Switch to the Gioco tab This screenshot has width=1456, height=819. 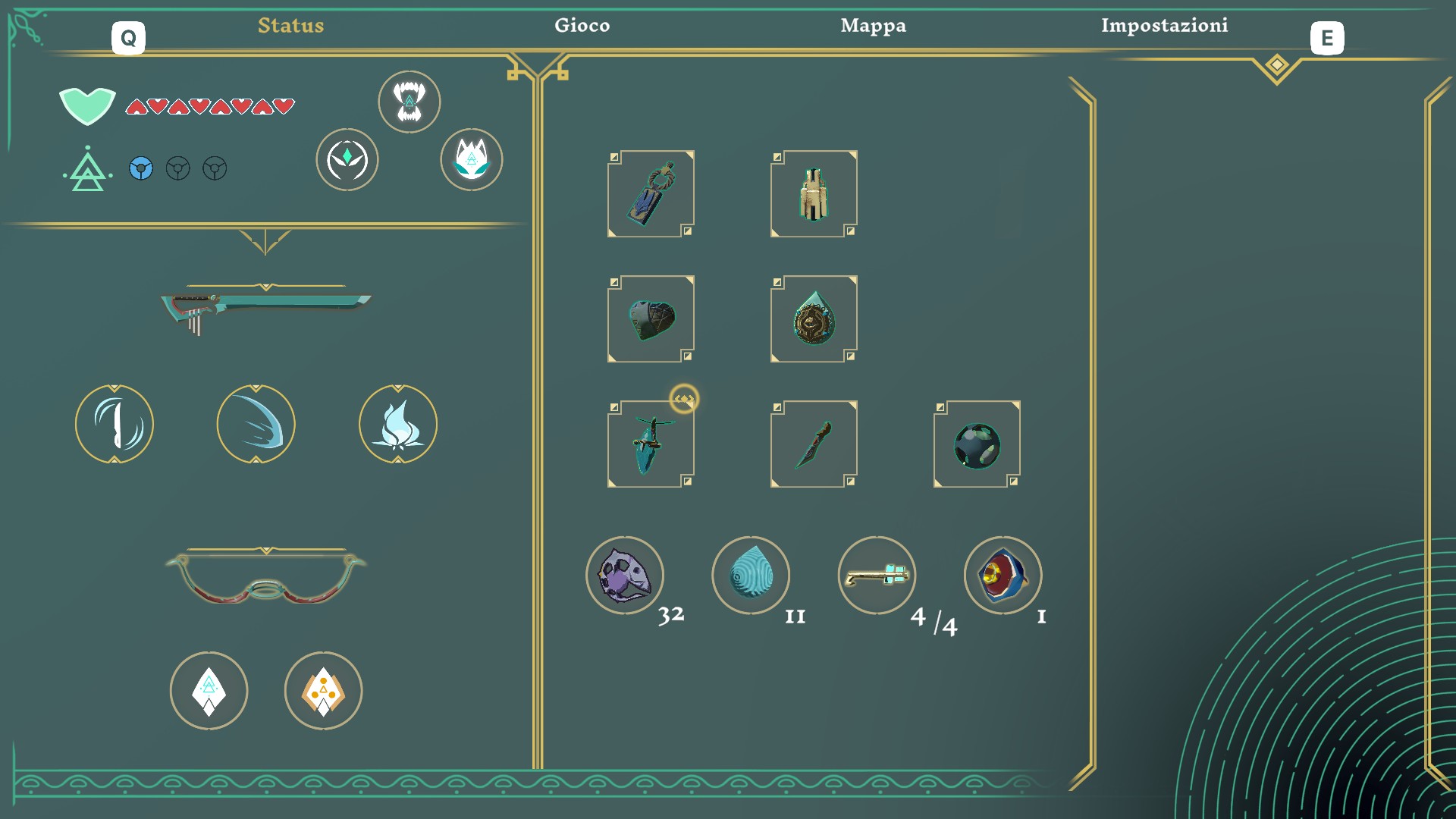[x=582, y=26]
